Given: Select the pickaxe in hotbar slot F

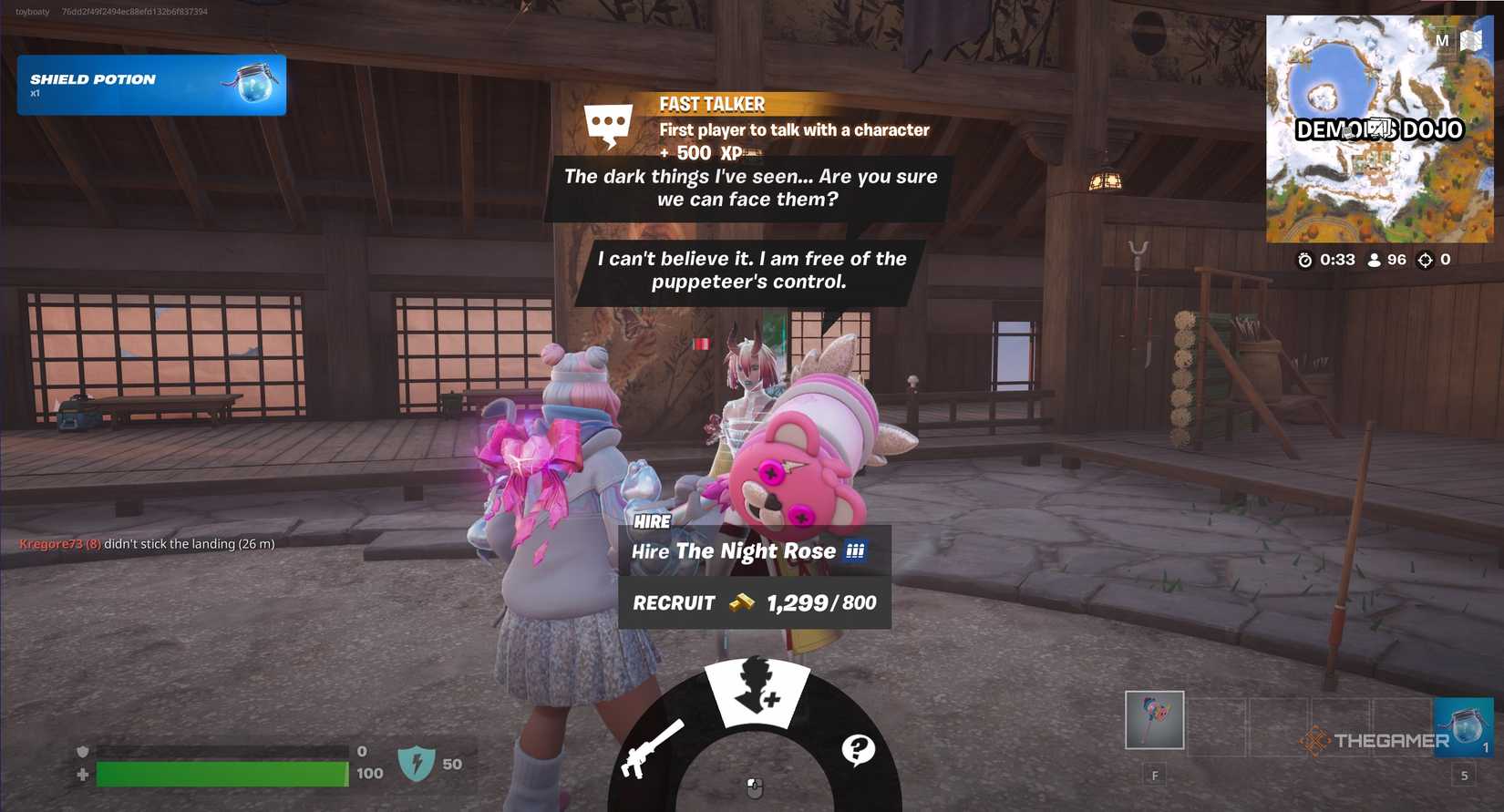Looking at the screenshot, I should coord(1153,720).
